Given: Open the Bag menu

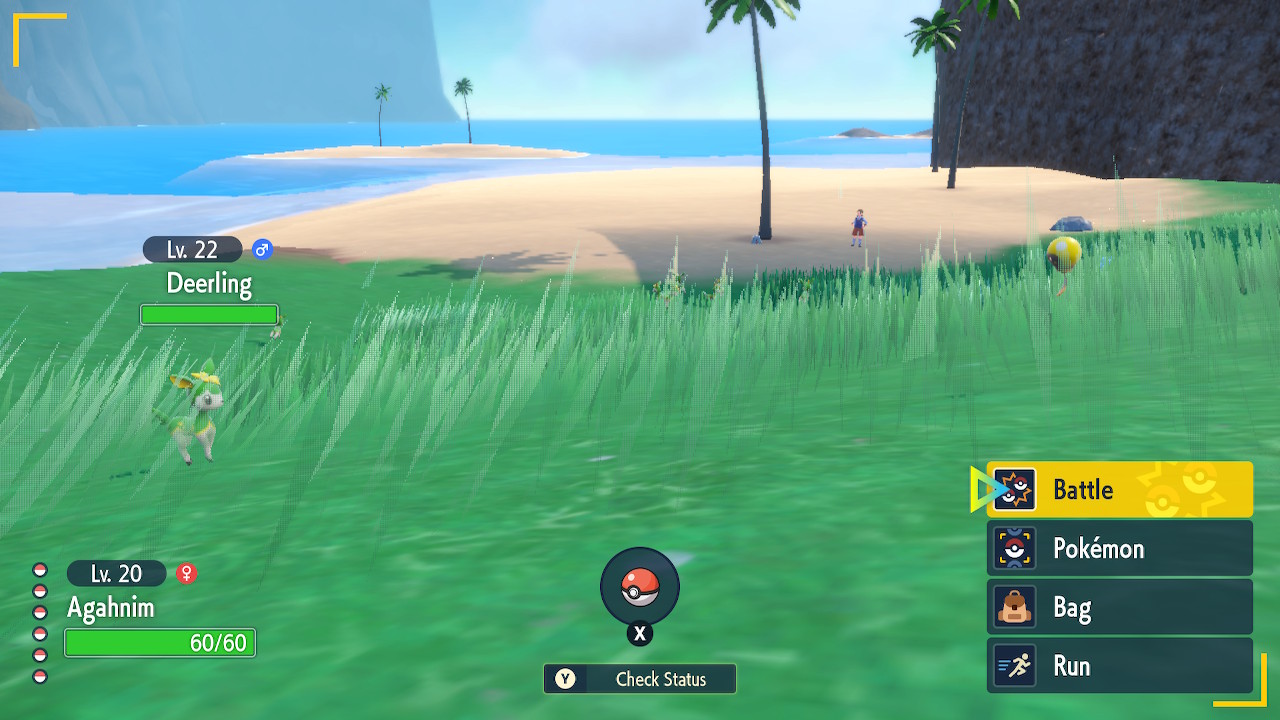Looking at the screenshot, I should point(1119,607).
